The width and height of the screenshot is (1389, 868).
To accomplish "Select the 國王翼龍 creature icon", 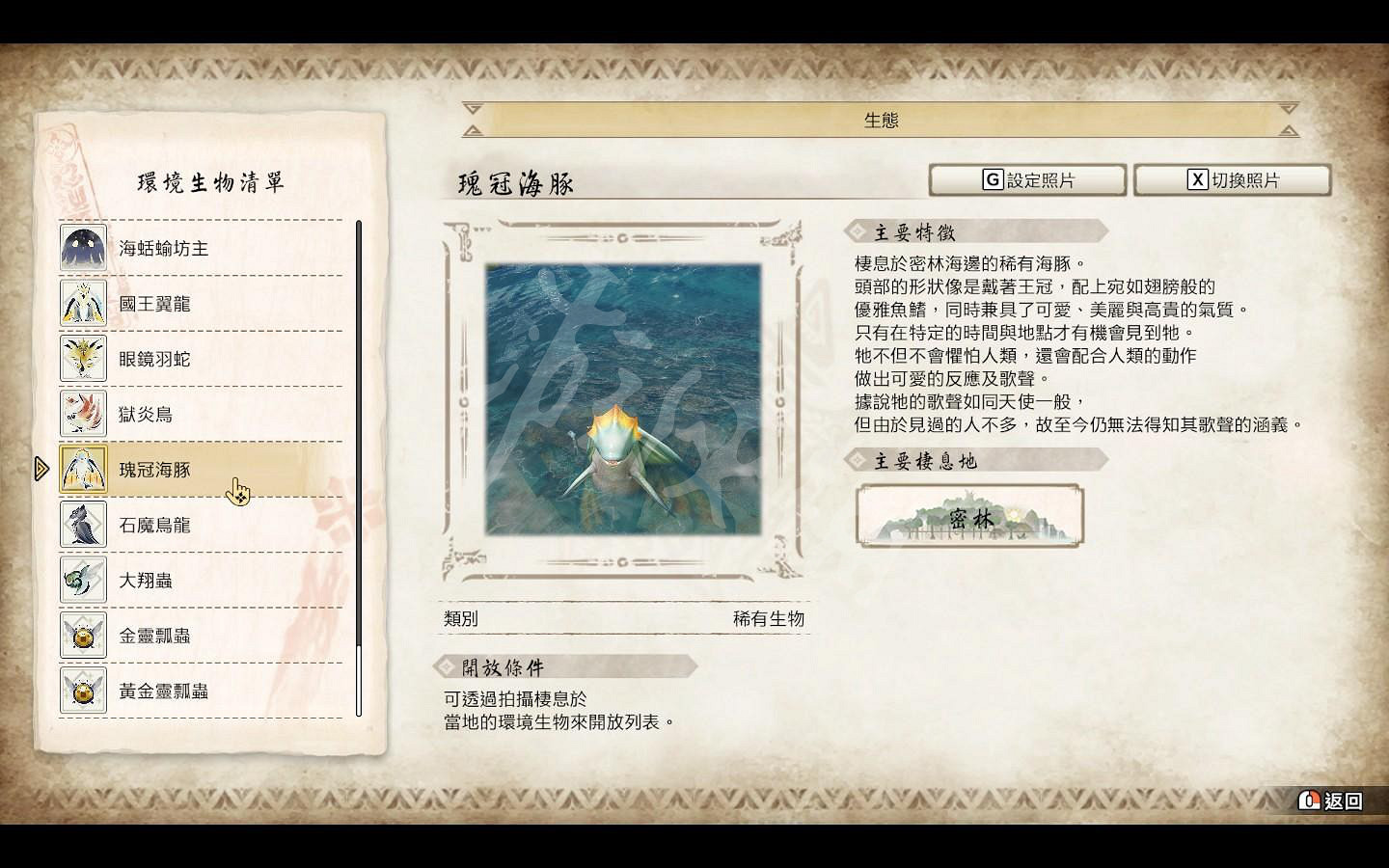I will 83,303.
